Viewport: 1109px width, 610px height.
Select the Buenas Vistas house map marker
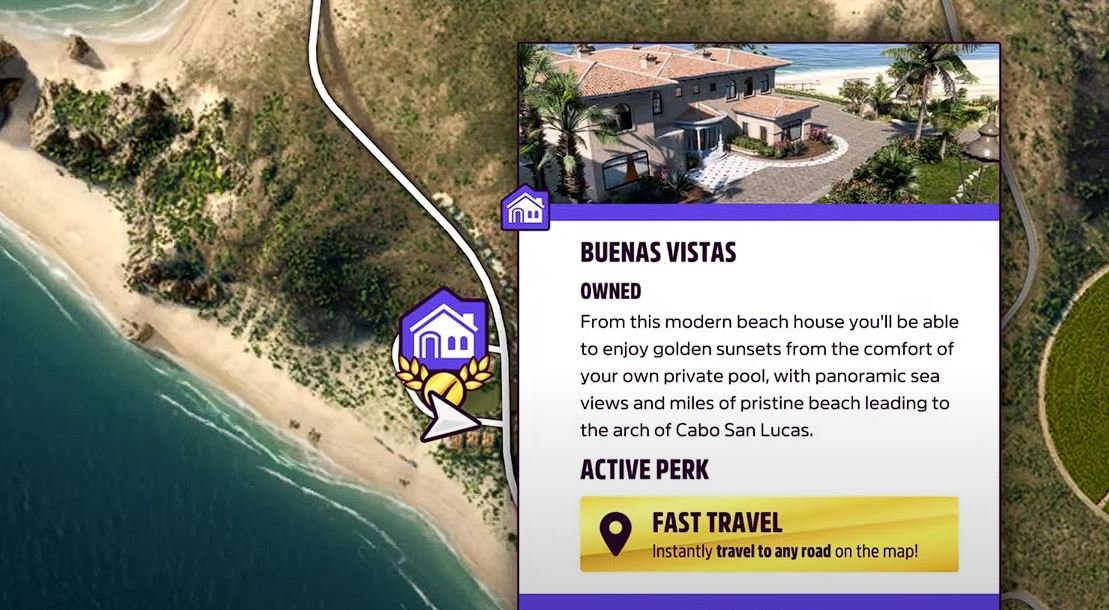point(442,326)
